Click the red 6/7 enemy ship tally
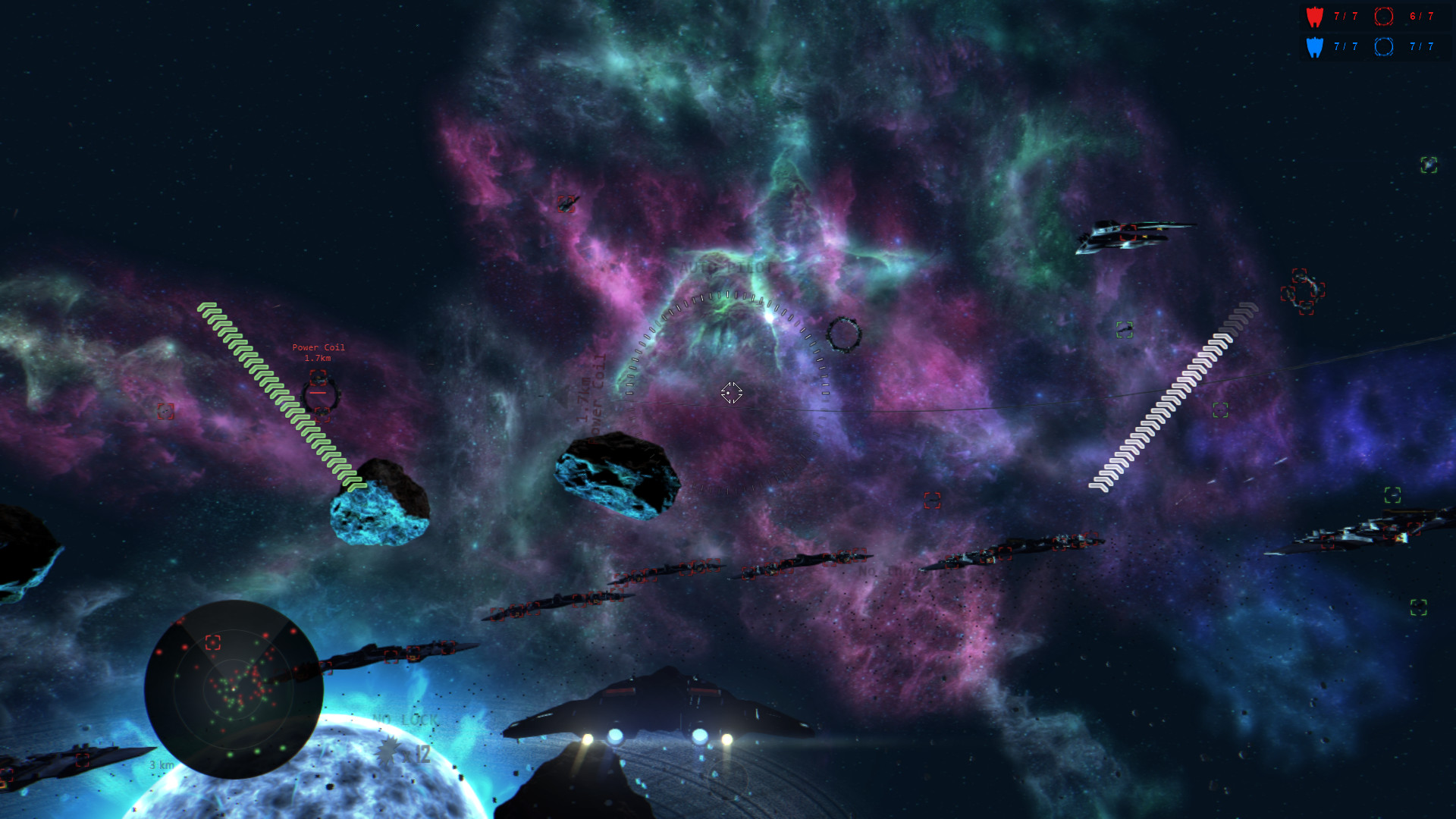 point(1421,16)
